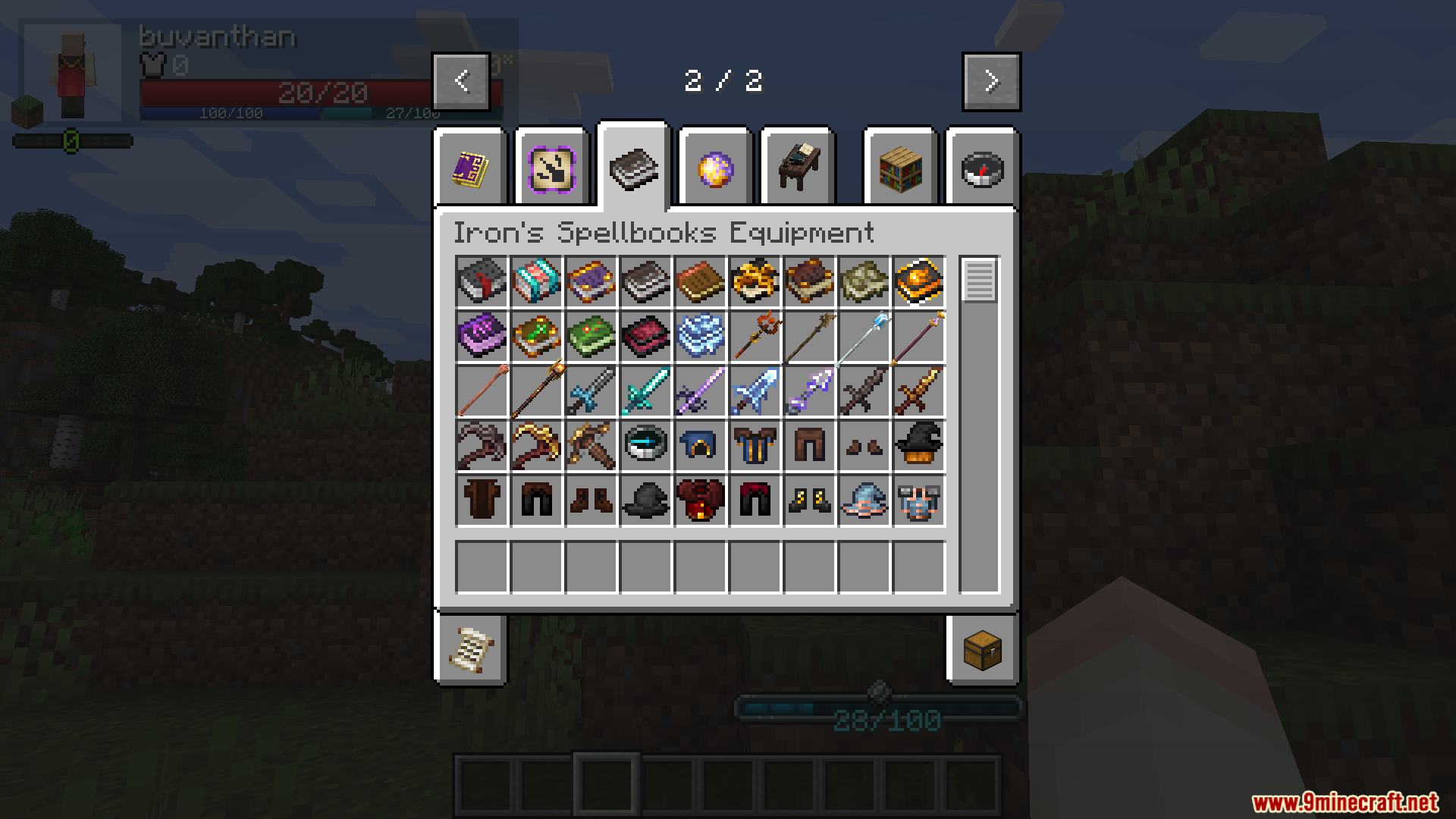Screen dimensions: 1456x819
Task: Select the blue wizard hat item
Action: pyautogui.click(x=864, y=500)
